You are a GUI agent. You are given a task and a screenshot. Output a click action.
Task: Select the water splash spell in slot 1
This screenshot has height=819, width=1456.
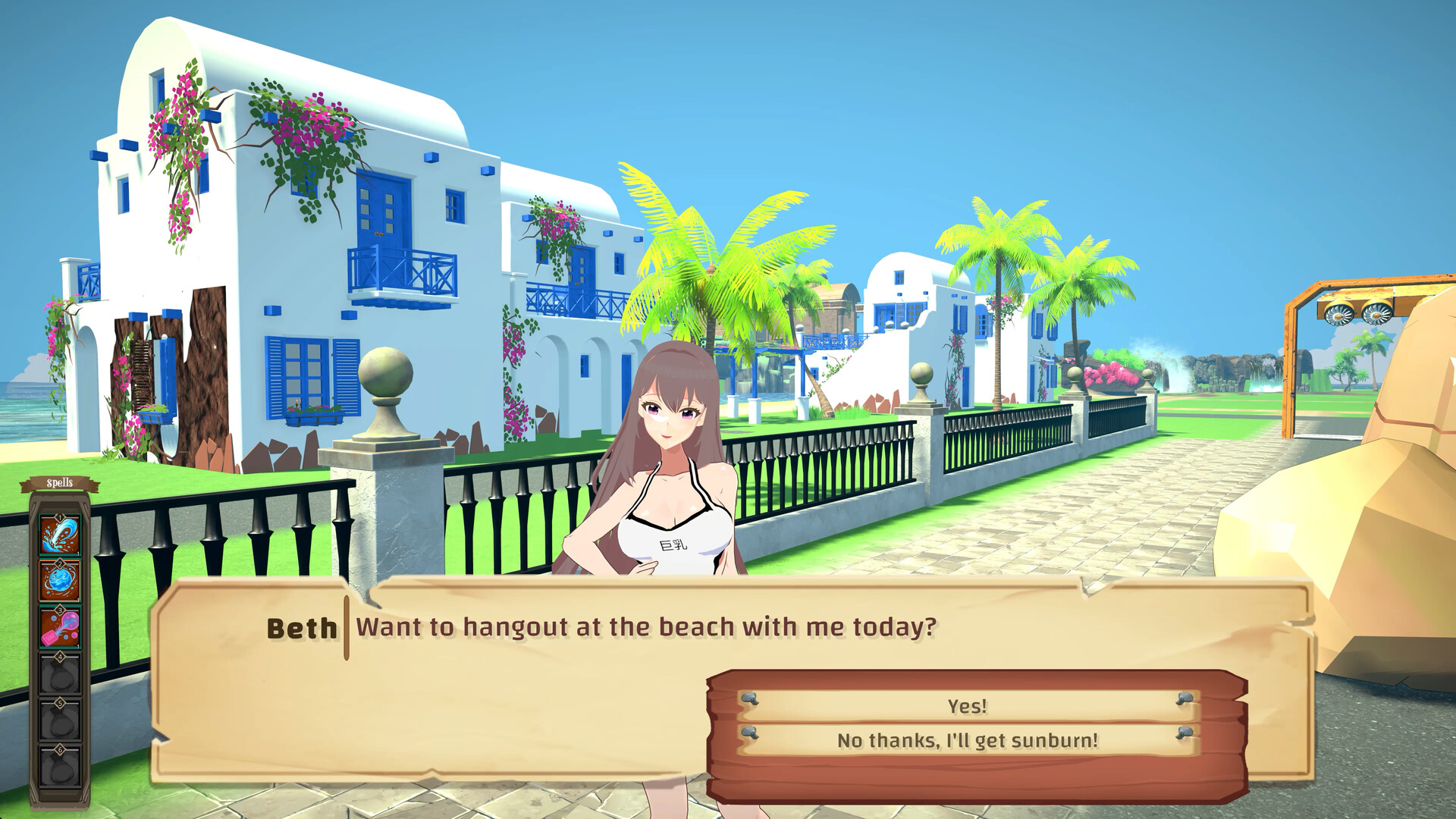(60, 534)
